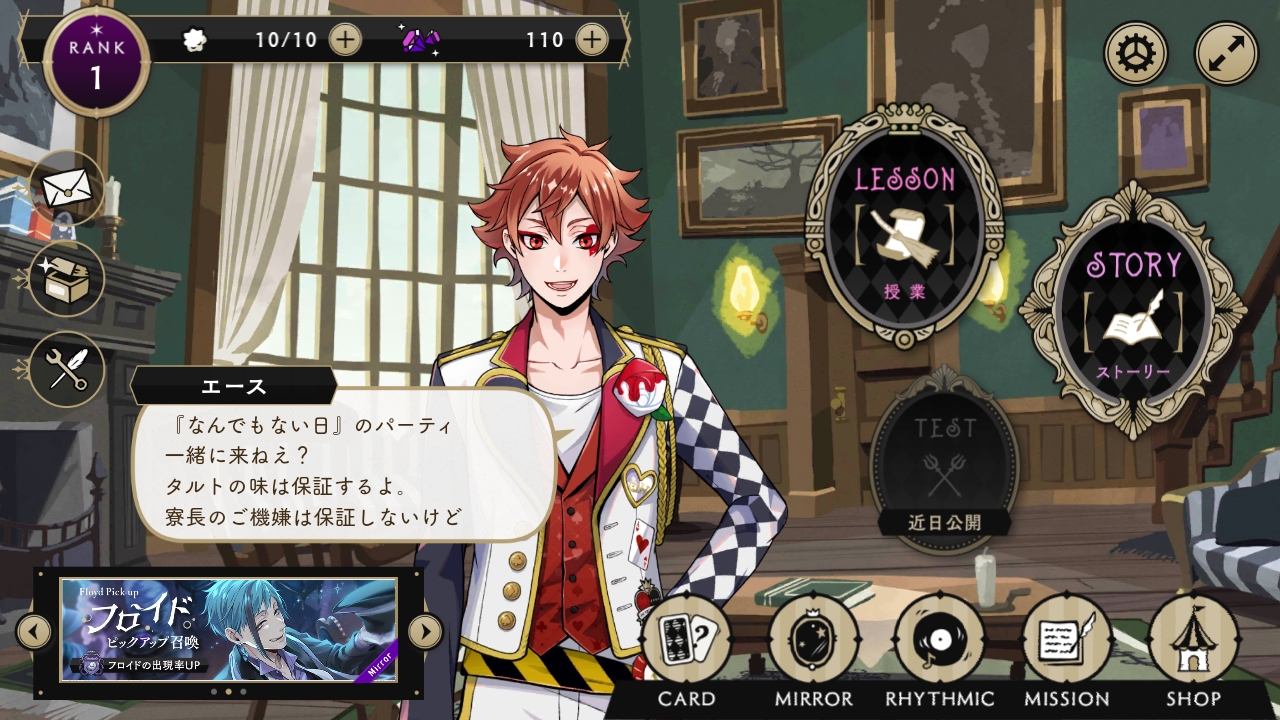Show the next banner with right arrow
This screenshot has width=1280, height=720.
425,631
